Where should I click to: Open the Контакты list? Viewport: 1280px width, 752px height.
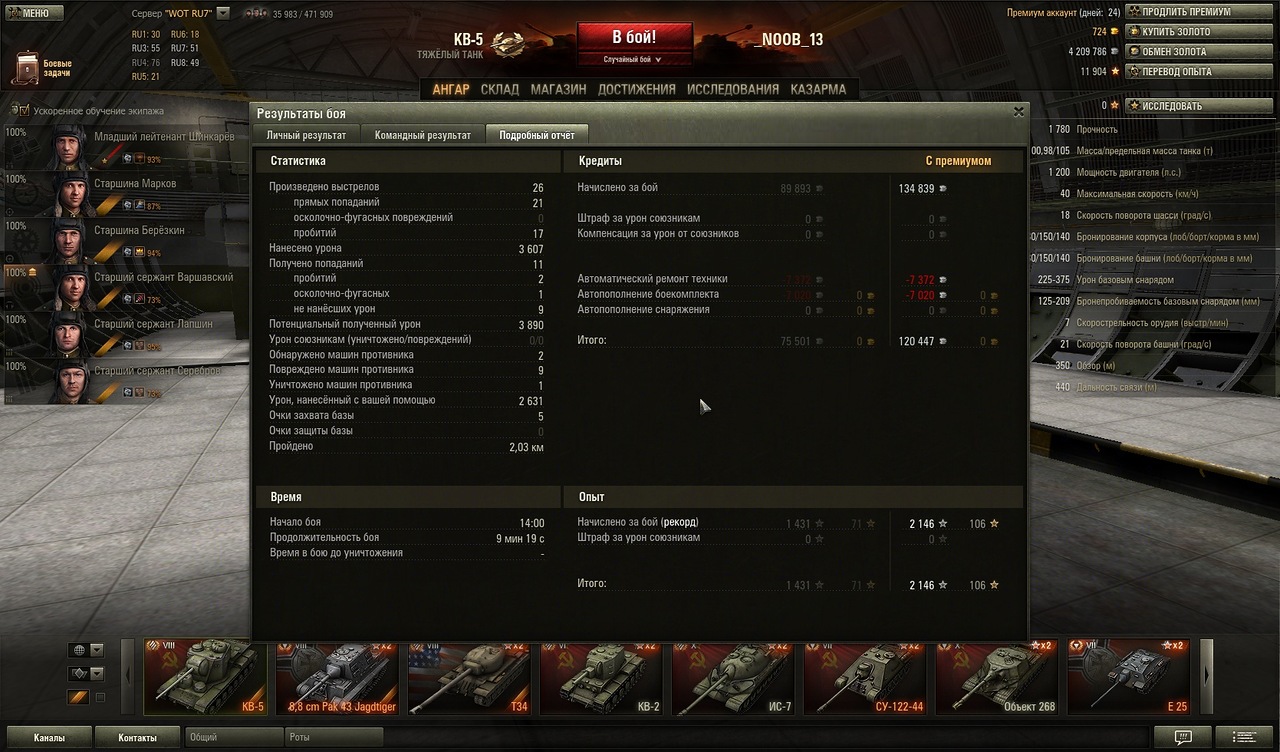[137, 738]
